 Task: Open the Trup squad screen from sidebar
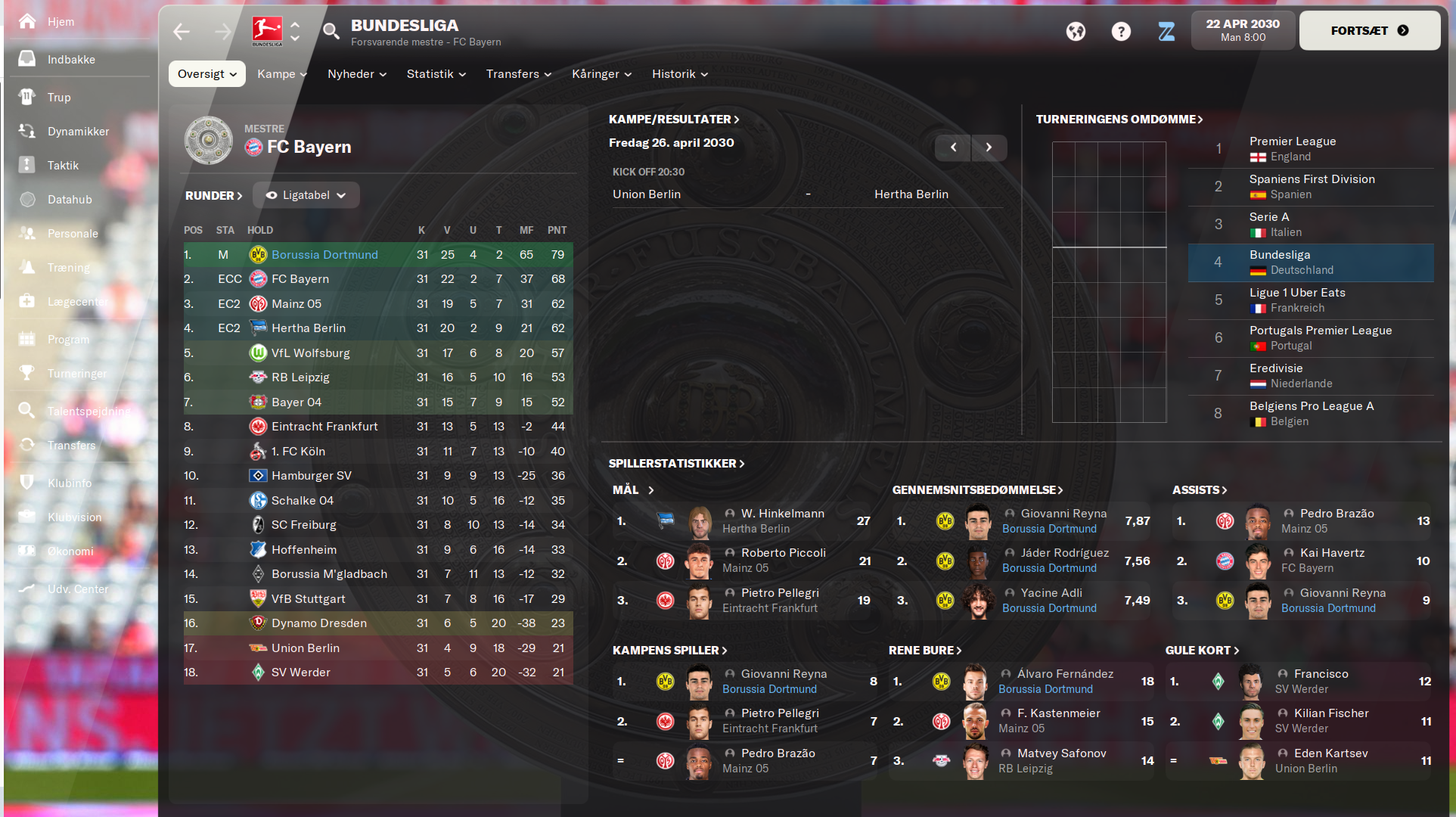[26, 97]
